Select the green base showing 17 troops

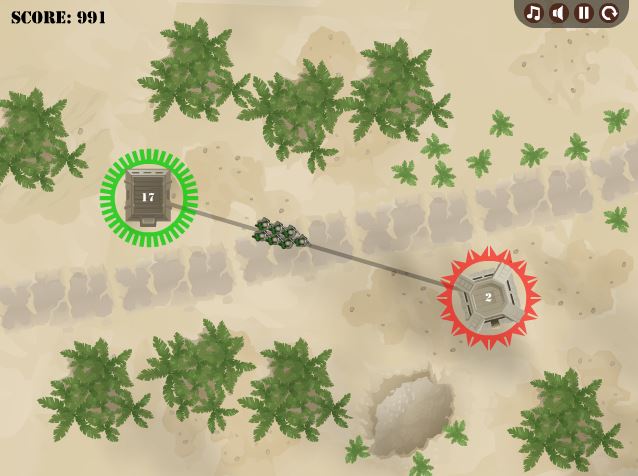coord(148,197)
